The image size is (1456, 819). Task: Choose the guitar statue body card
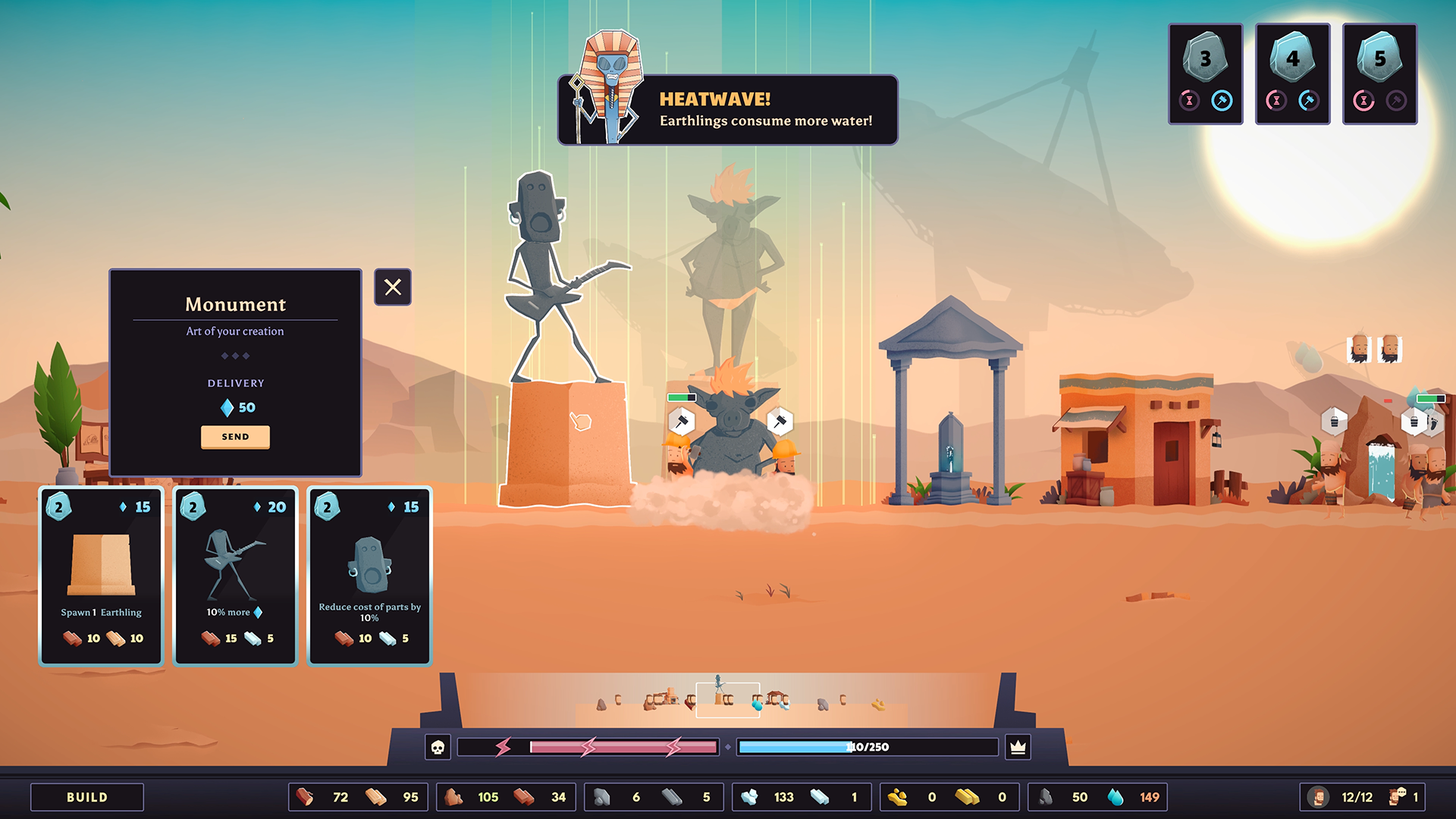(x=235, y=576)
